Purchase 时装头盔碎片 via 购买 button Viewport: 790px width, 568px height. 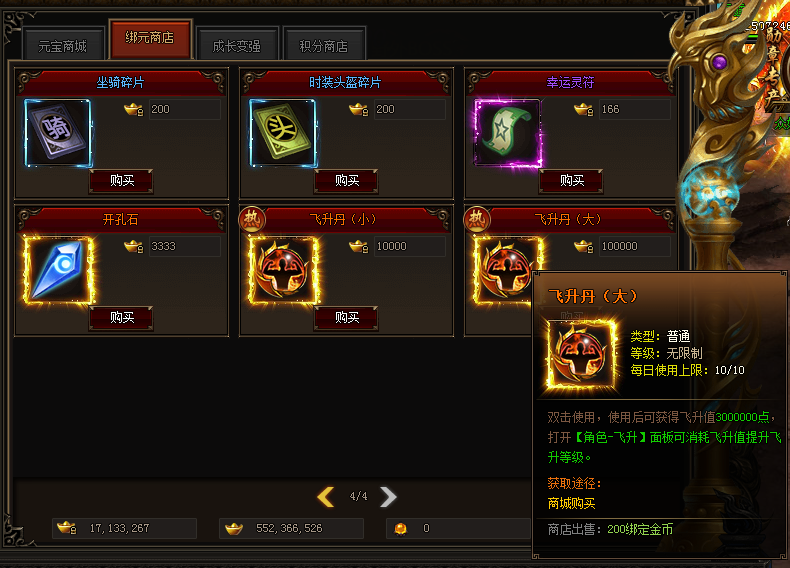pos(346,181)
